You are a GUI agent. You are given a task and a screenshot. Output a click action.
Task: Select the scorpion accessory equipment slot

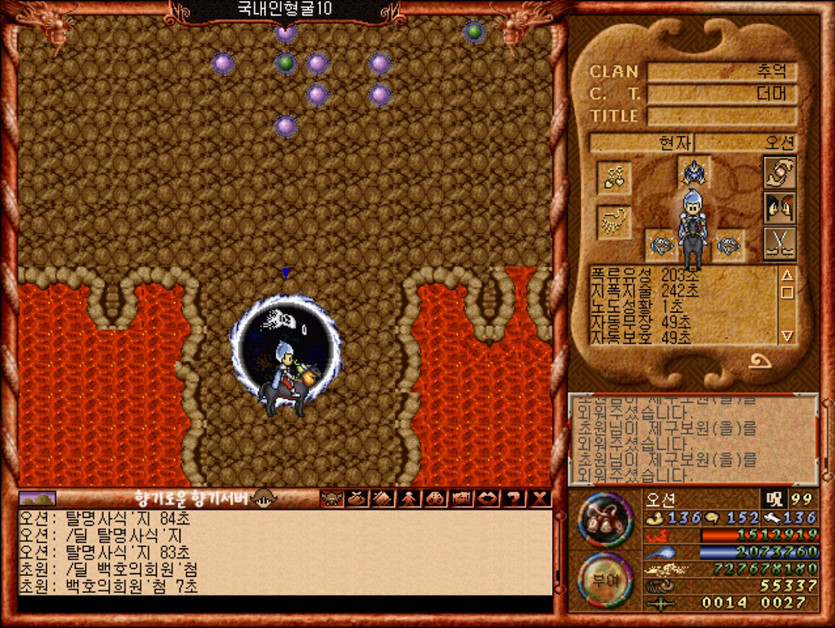click(x=613, y=221)
